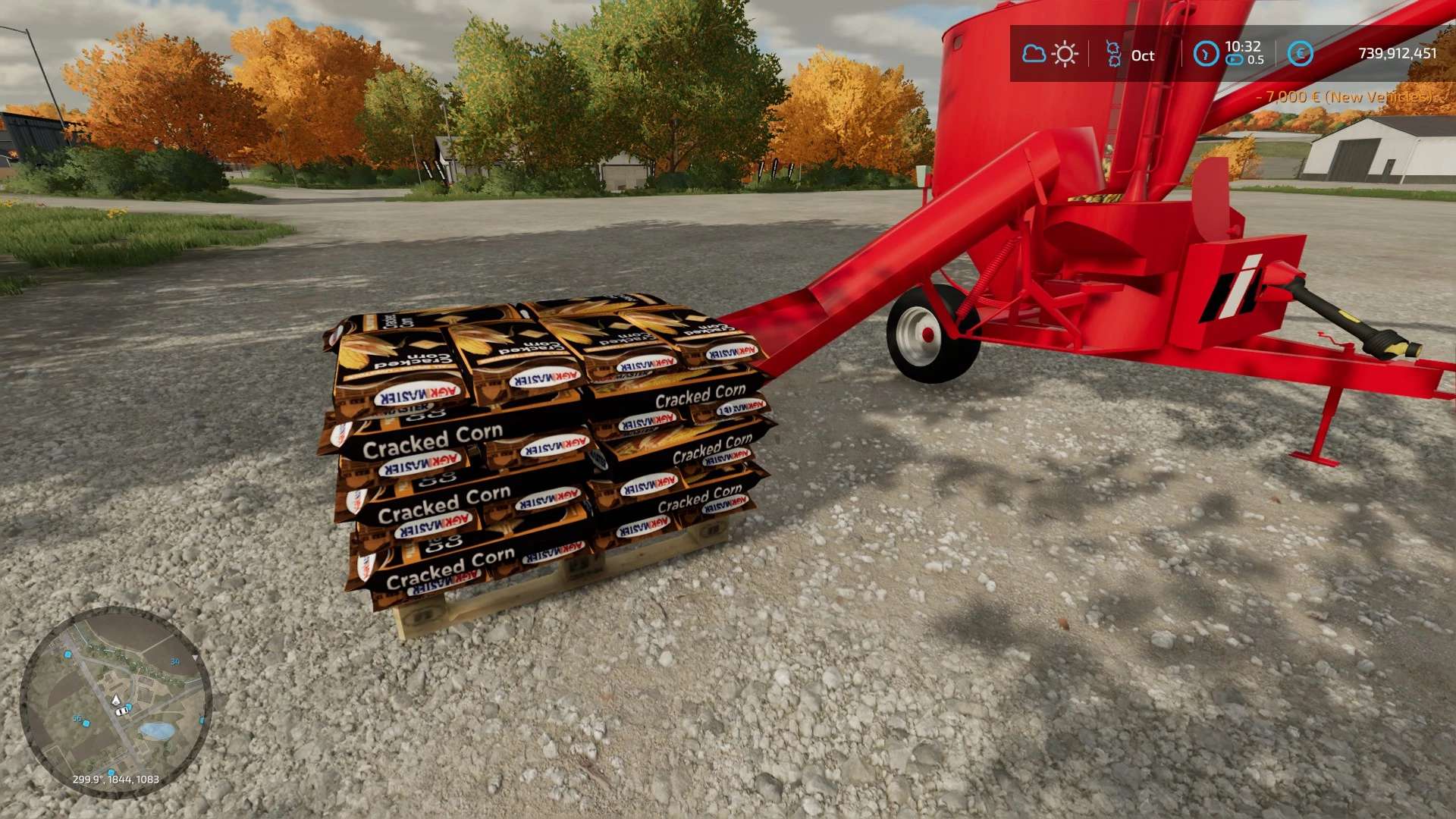The image size is (1456, 819).
Task: Select the sun forecast icon
Action: 1065,53
